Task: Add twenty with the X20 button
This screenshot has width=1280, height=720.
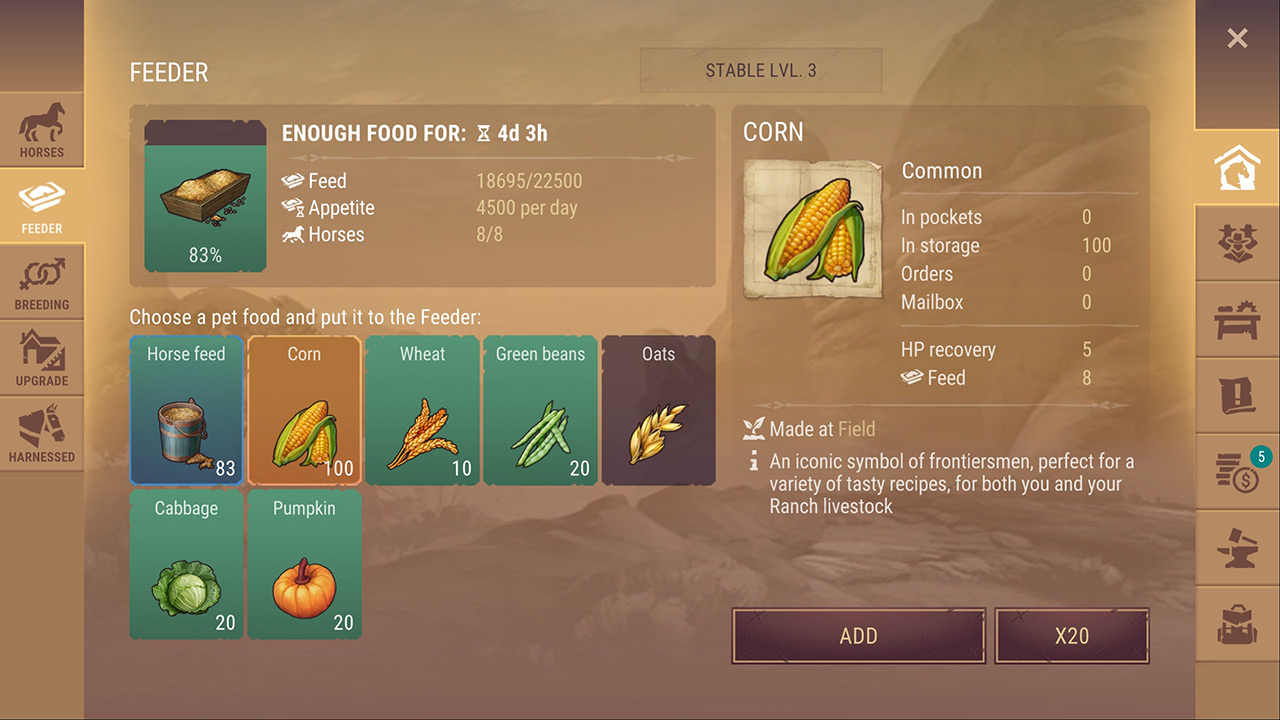Action: 1071,636
